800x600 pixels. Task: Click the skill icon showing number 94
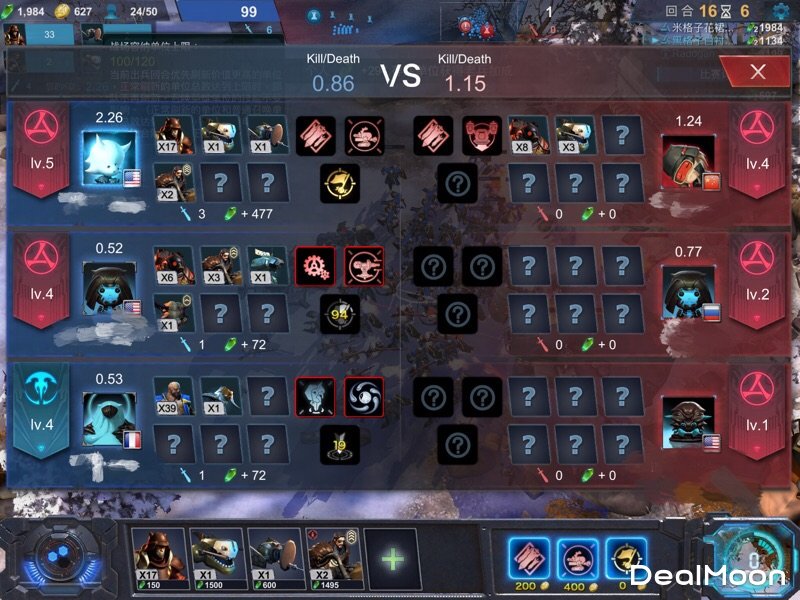click(x=340, y=315)
